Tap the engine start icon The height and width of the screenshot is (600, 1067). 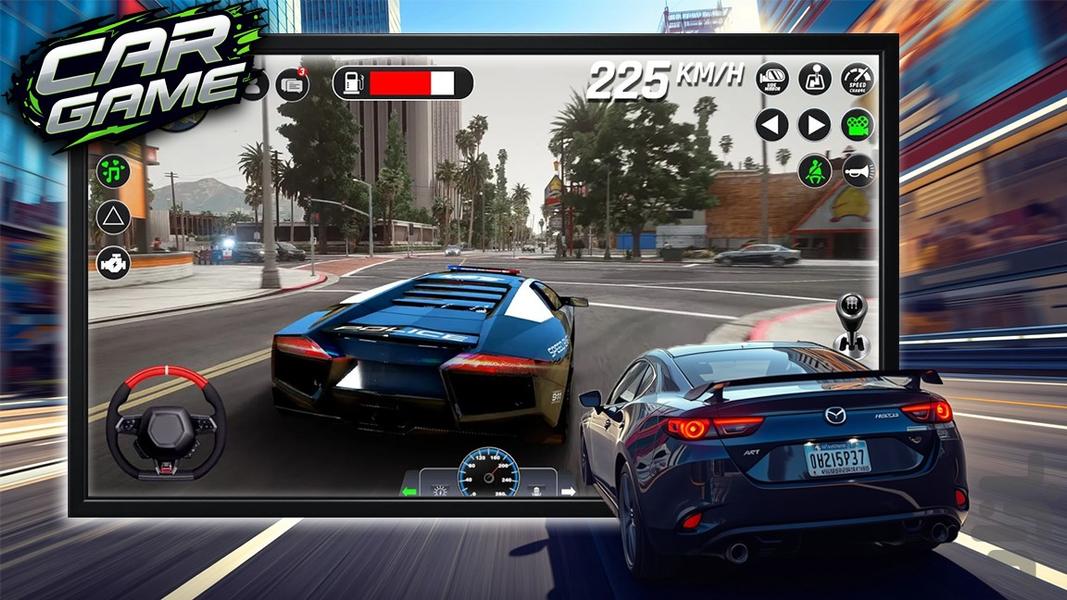point(113,263)
